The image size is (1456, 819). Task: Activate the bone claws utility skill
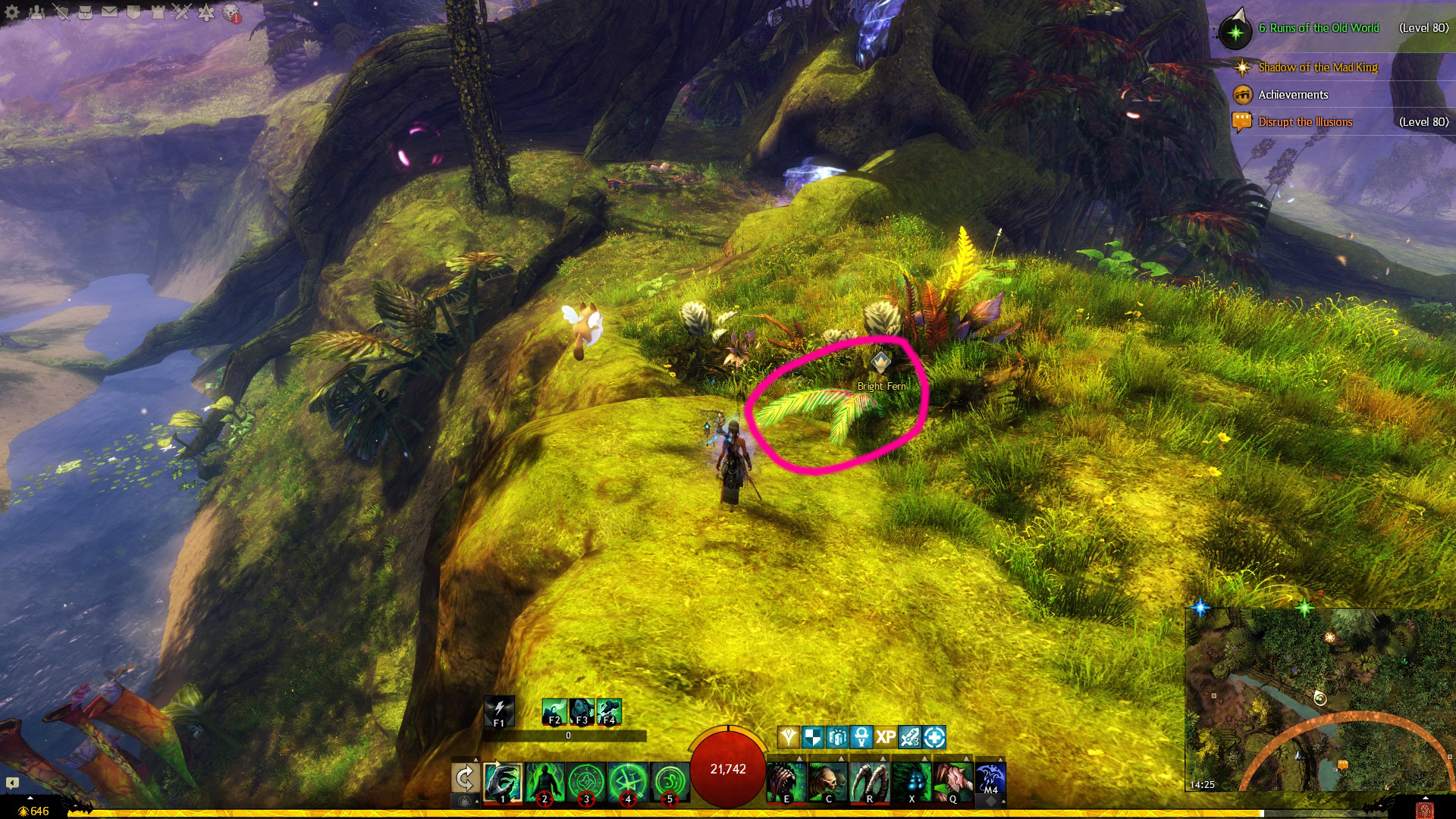[x=869, y=782]
